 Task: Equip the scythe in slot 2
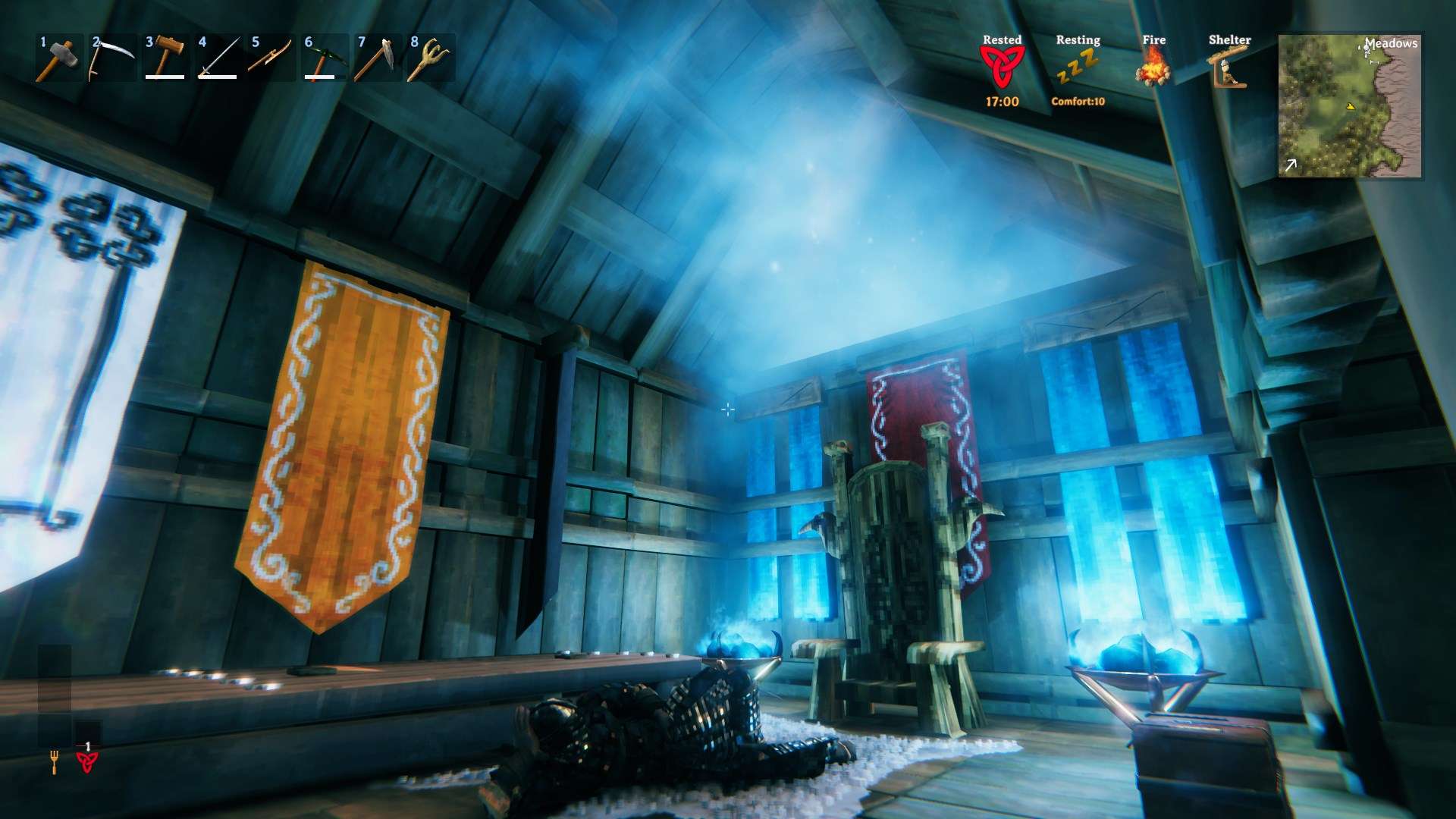pyautogui.click(x=112, y=58)
